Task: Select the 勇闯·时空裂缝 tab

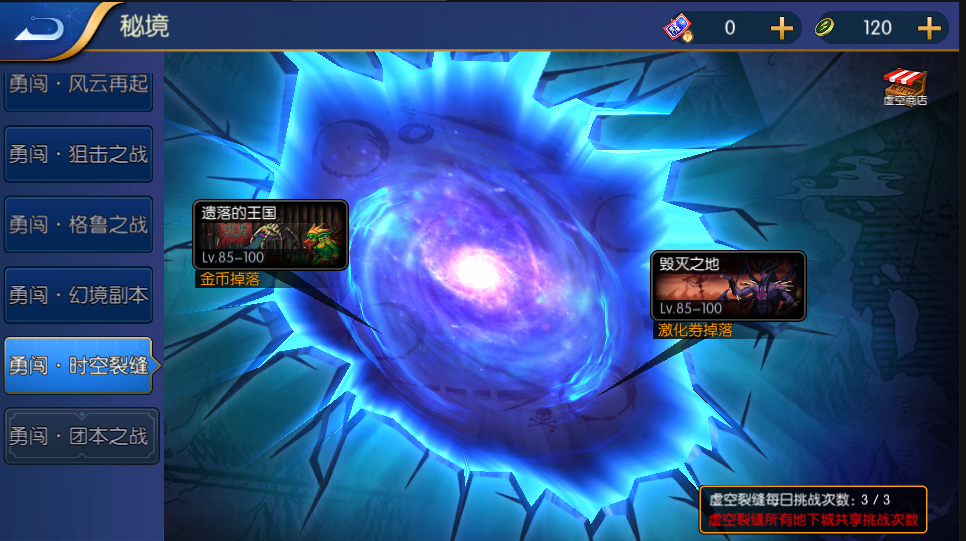Action: click(x=78, y=365)
